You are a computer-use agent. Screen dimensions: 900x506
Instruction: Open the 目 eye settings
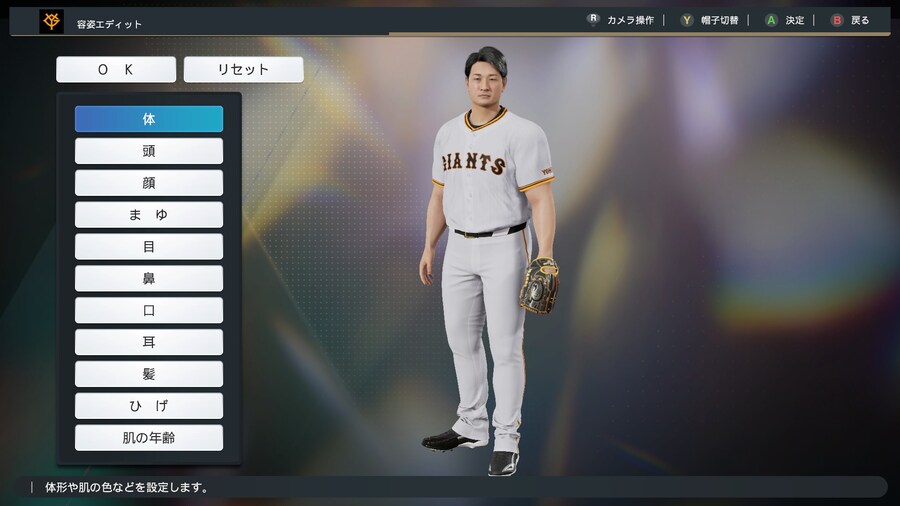149,247
